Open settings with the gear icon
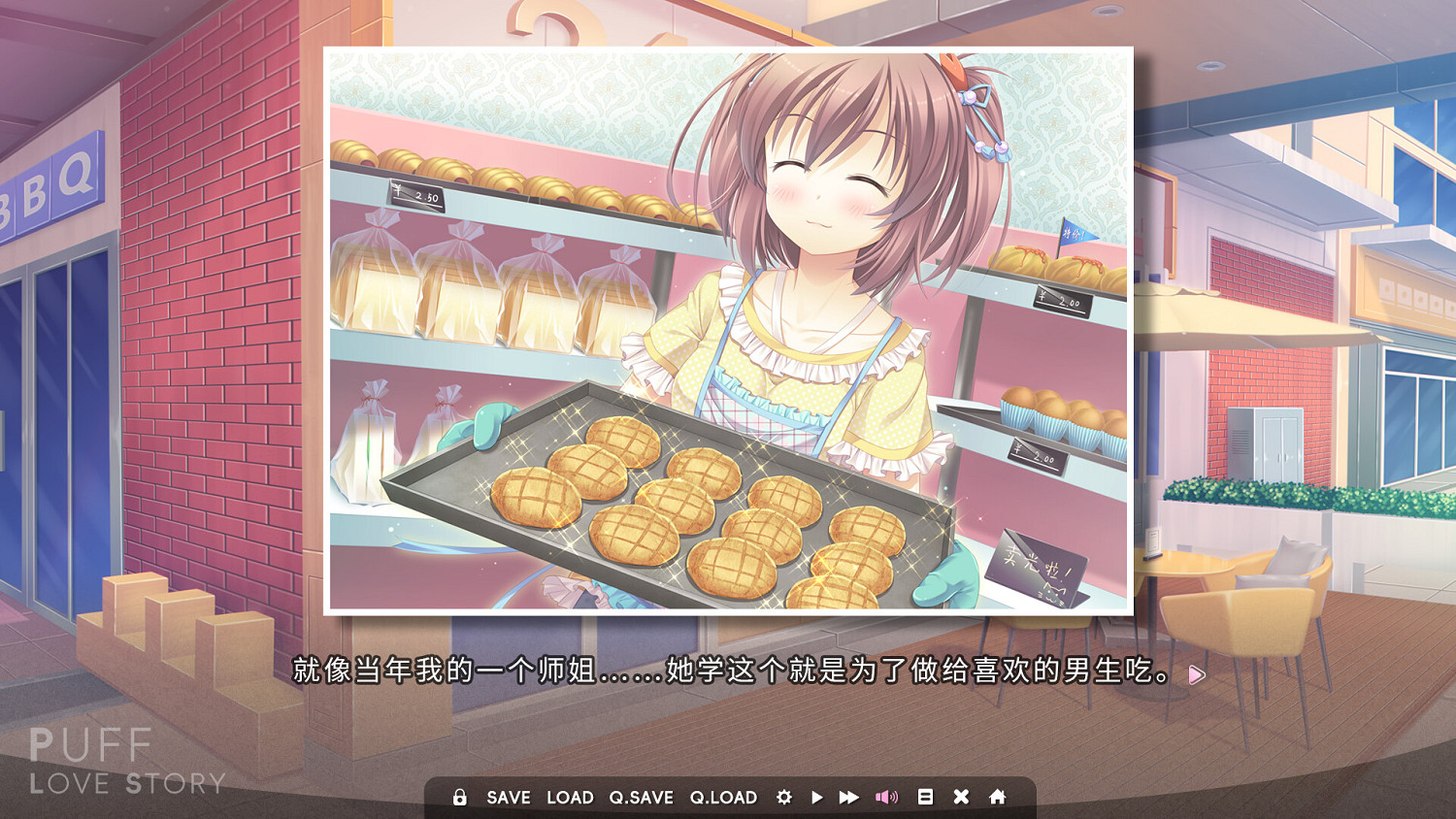The width and height of the screenshot is (1456, 819). 784,797
